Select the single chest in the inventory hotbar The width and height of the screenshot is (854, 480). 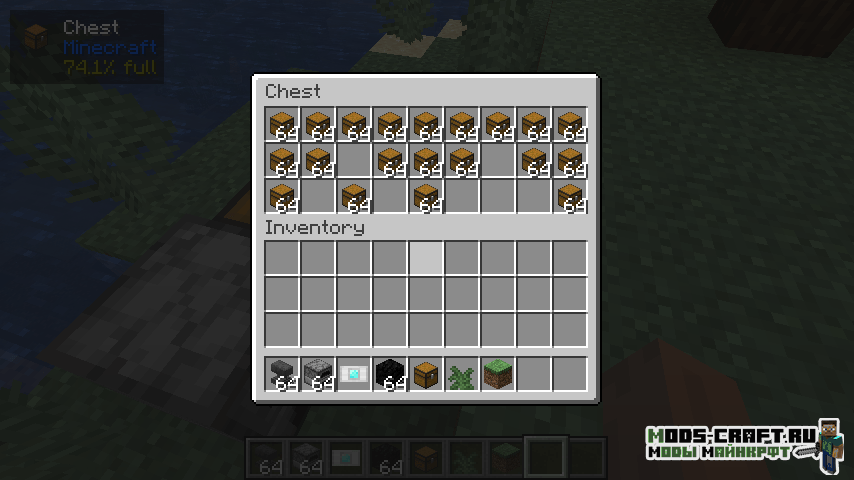point(426,374)
